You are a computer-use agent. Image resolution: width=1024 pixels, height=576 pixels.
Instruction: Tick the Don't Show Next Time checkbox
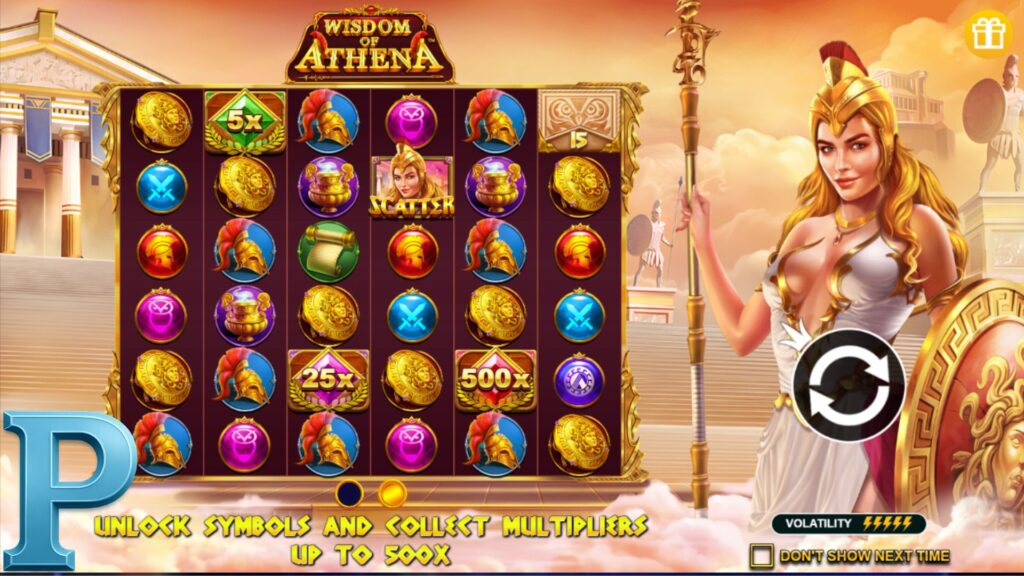tap(762, 555)
